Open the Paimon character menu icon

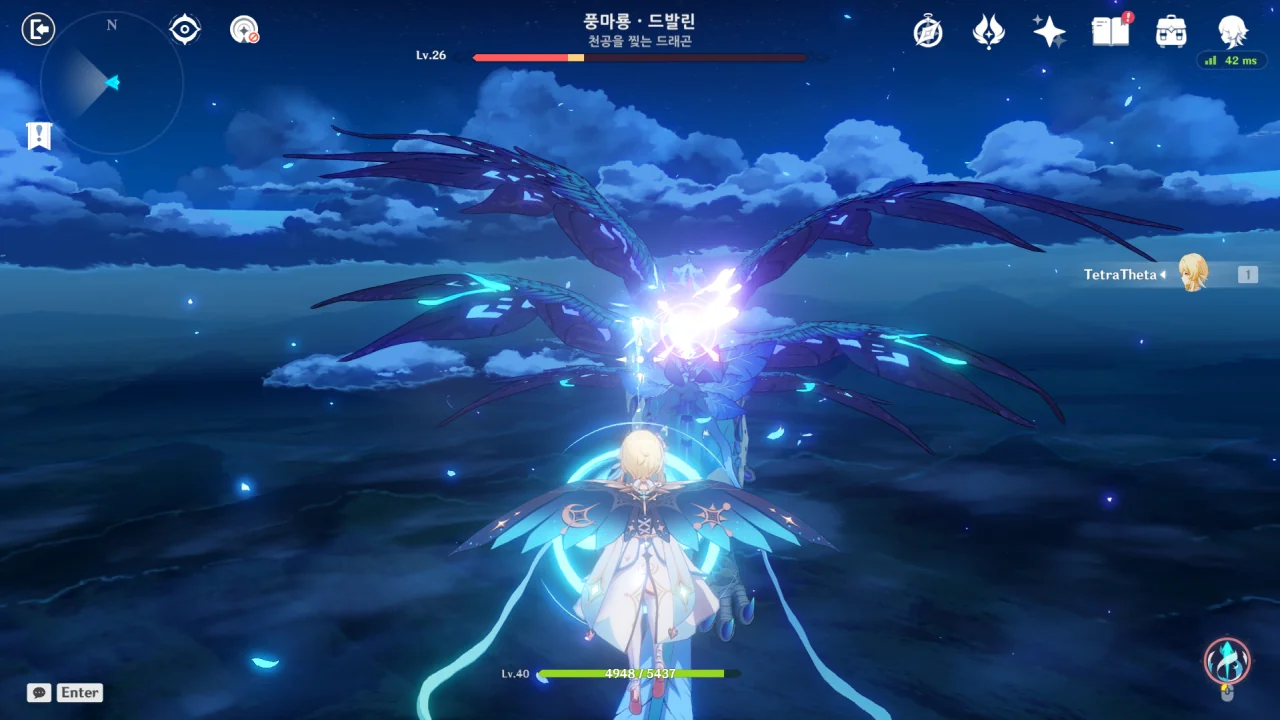pyautogui.click(x=1232, y=32)
